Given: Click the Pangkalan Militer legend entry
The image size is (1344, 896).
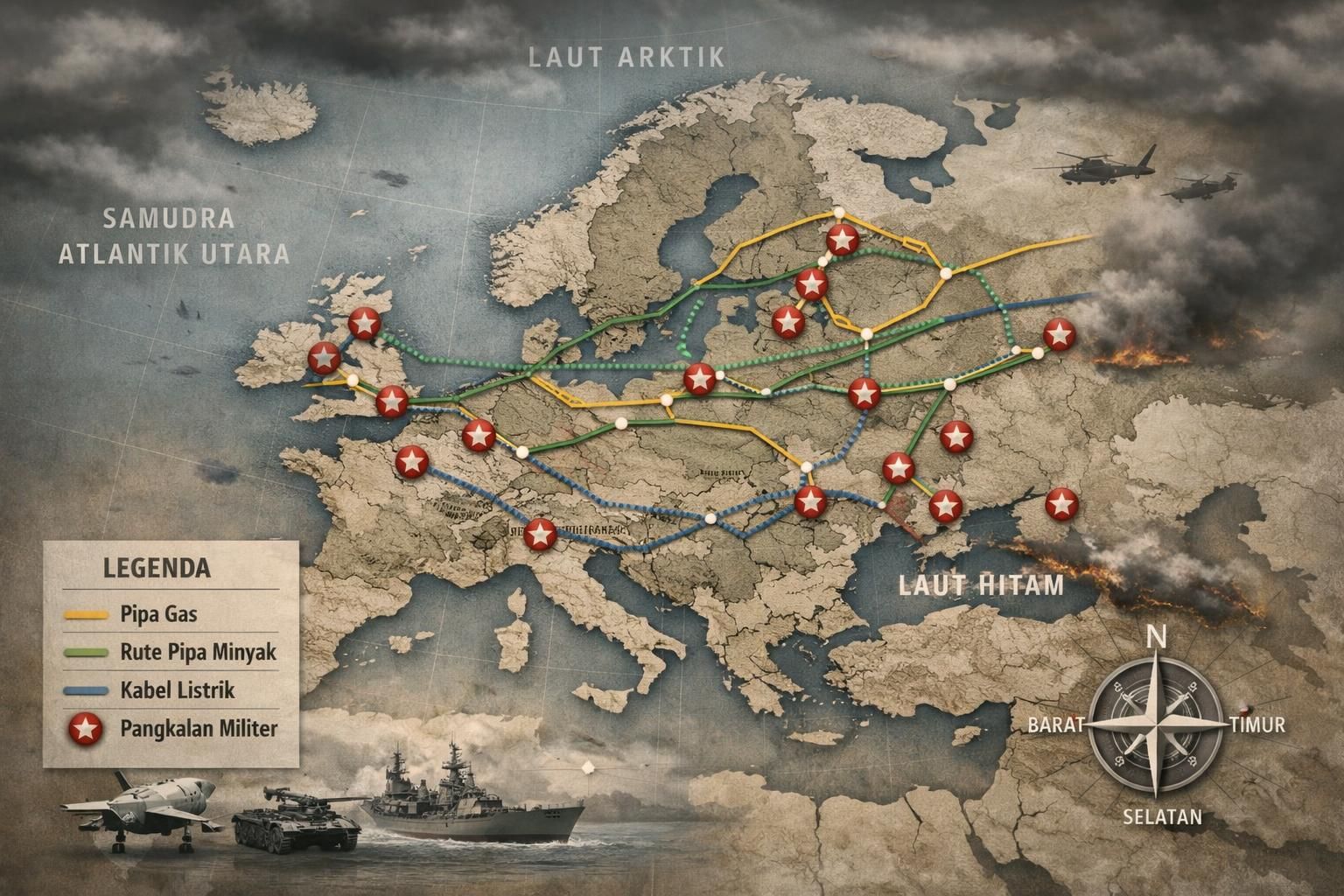Looking at the screenshot, I should (x=192, y=727).
